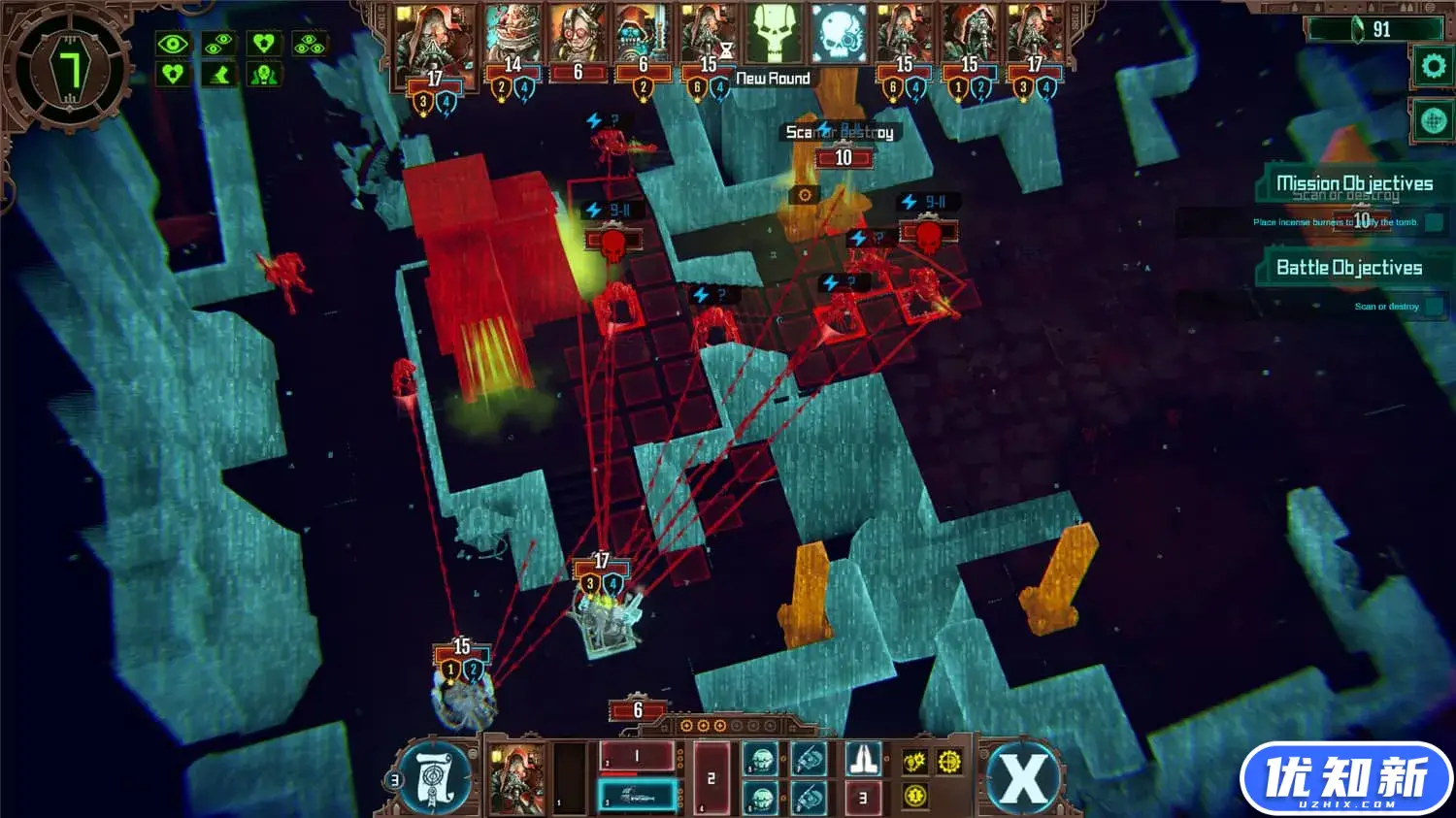1456x818 pixels.
Task: Toggle the green globe grid button
Action: click(x=1433, y=120)
